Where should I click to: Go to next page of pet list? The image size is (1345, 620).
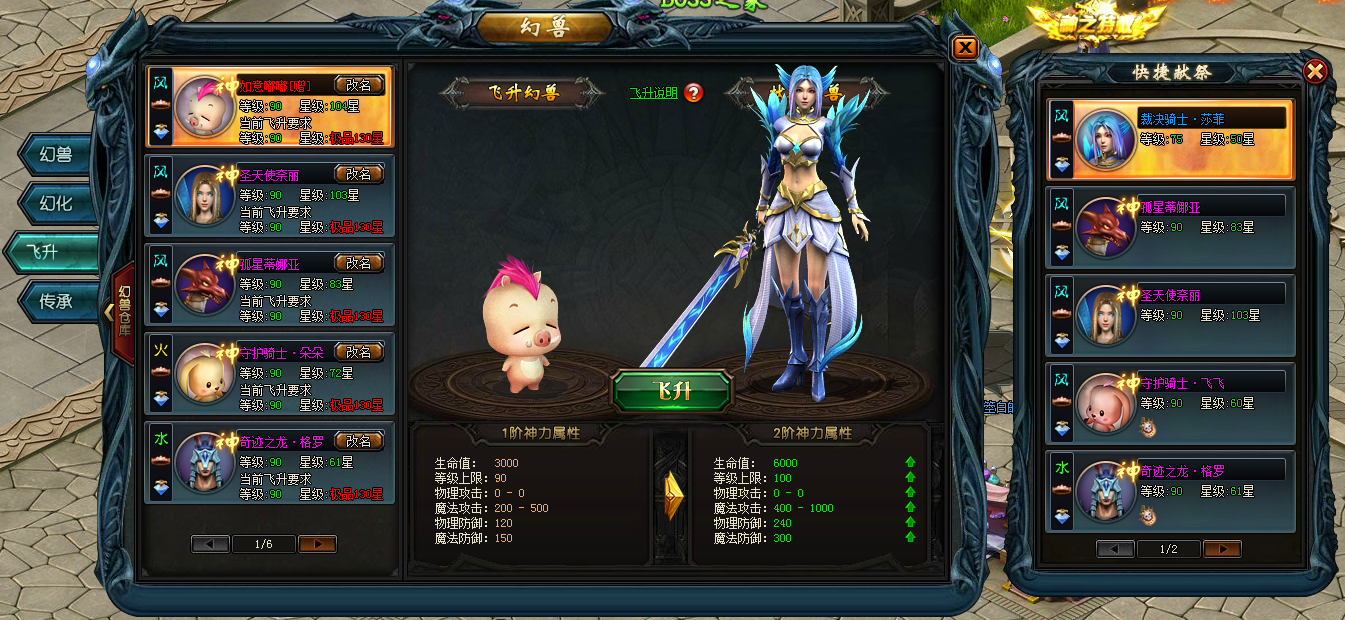[317, 544]
